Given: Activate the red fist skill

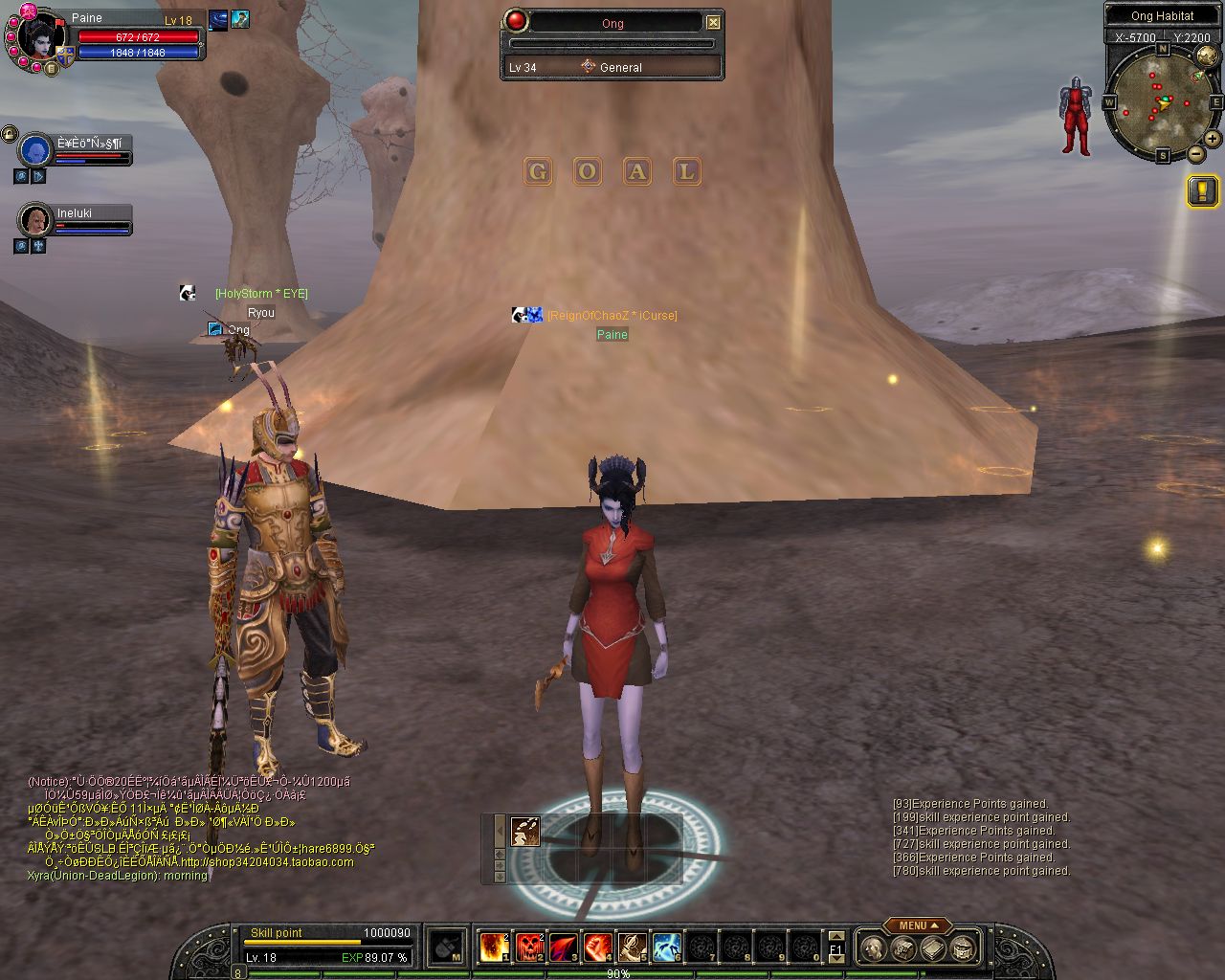Looking at the screenshot, I should click(x=598, y=947).
